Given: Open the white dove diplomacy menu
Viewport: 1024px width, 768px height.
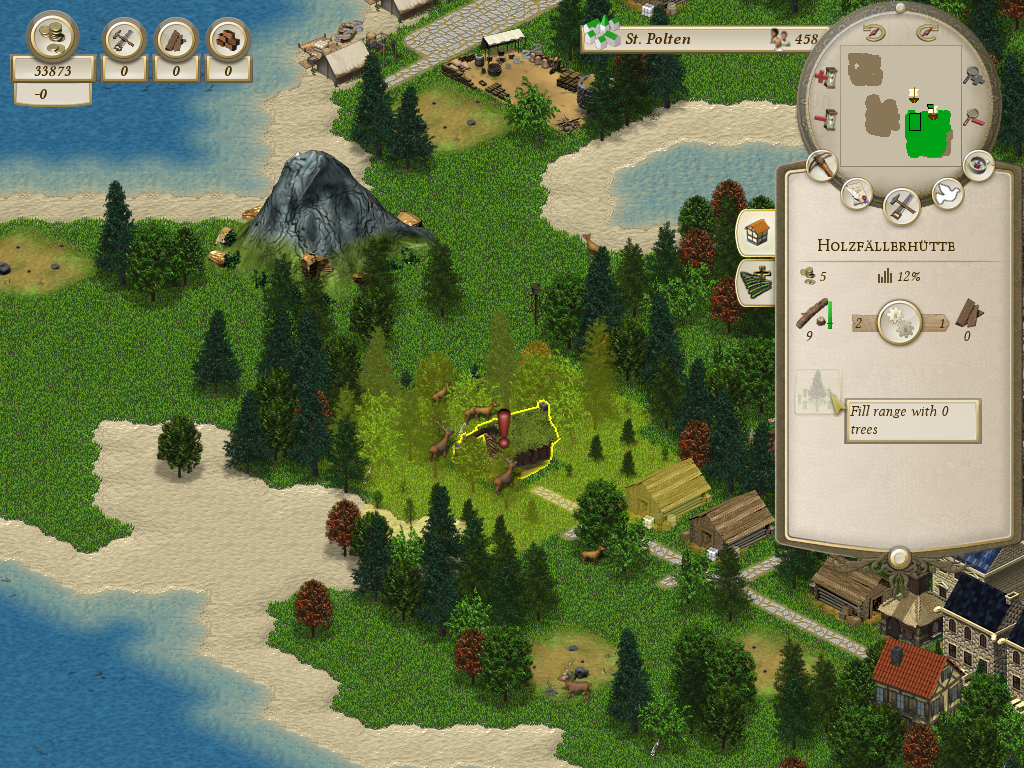Looking at the screenshot, I should click(946, 193).
